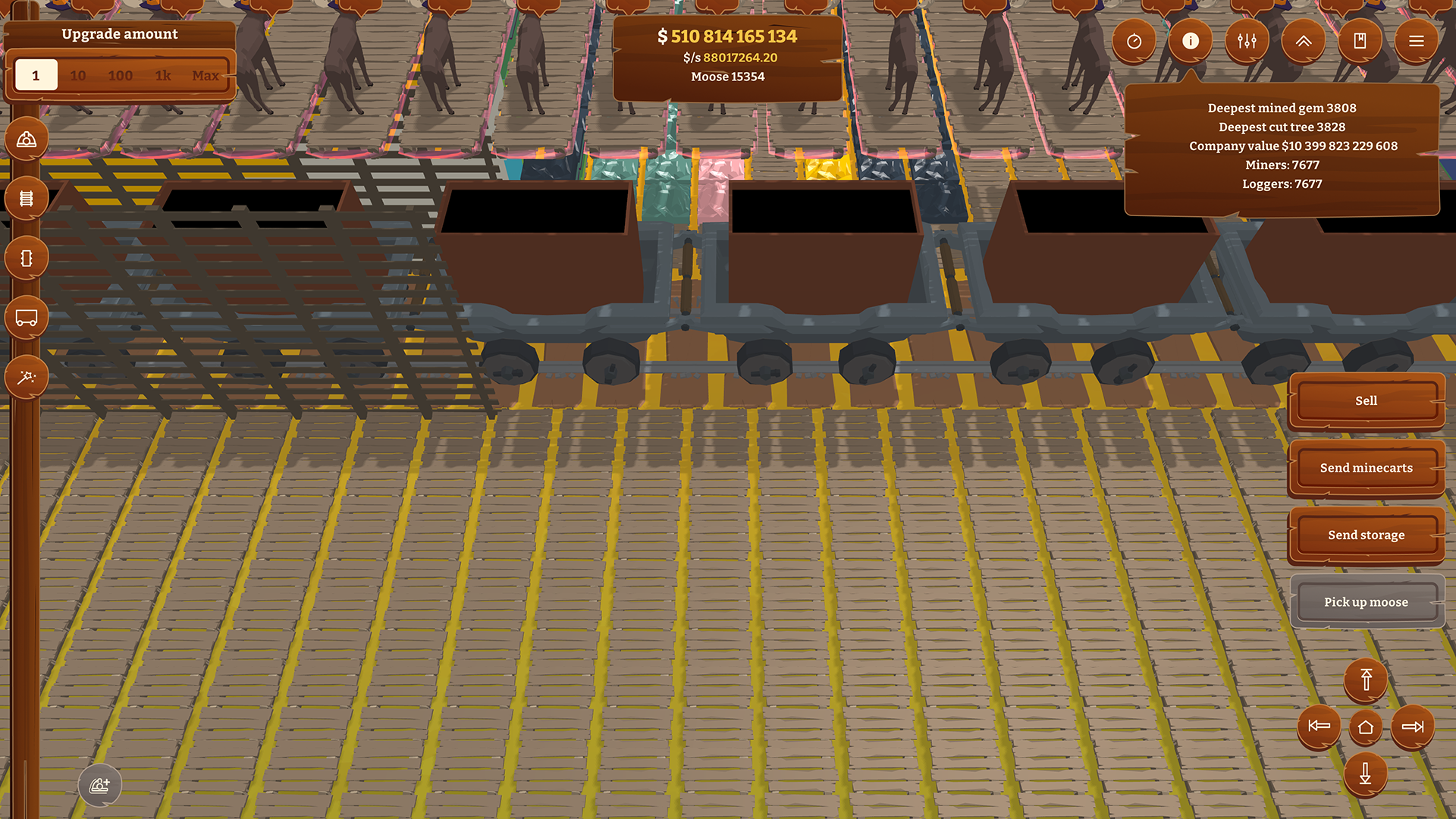Open the rails/ladder panel on sidebar
The width and height of the screenshot is (1456, 819).
click(x=26, y=197)
